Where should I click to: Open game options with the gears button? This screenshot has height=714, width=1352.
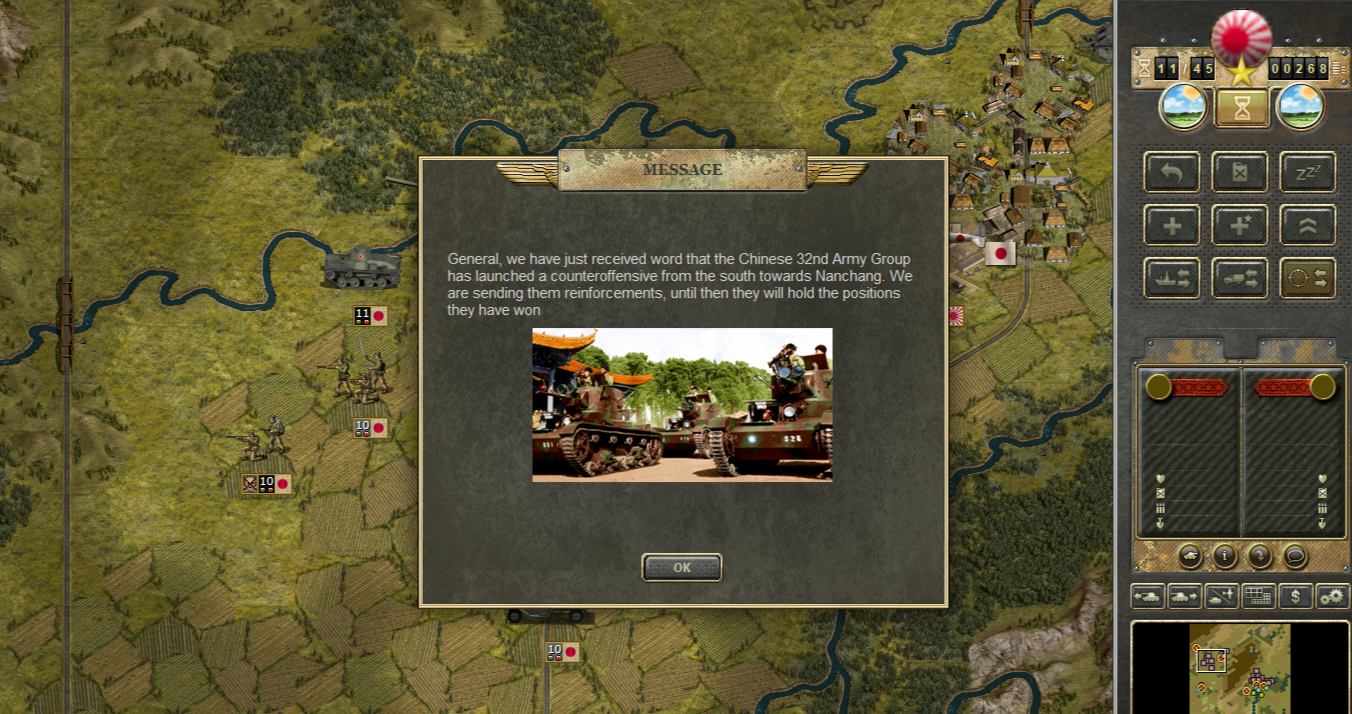(x=1332, y=596)
